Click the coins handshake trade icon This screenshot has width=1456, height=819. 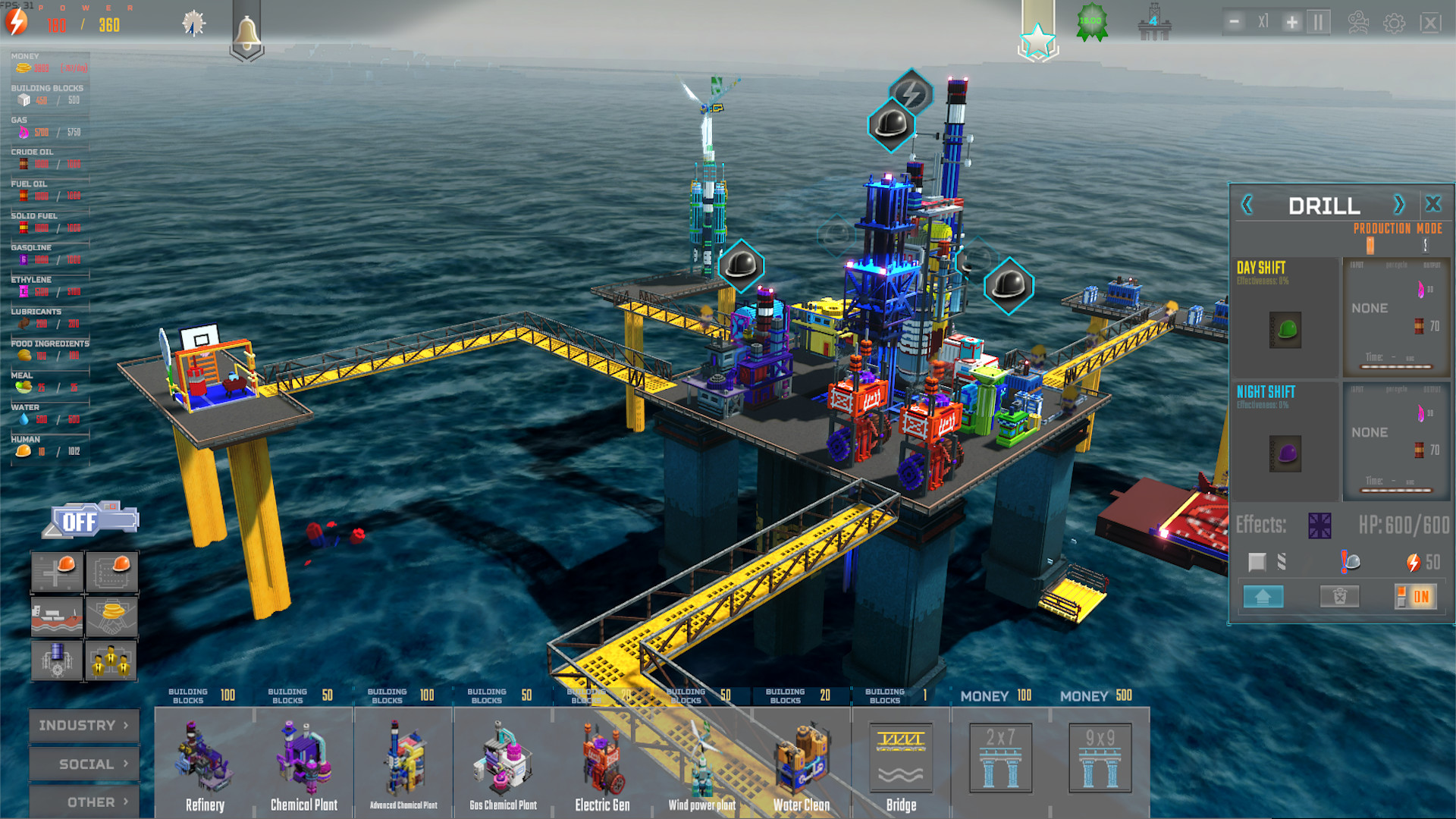pos(111,616)
